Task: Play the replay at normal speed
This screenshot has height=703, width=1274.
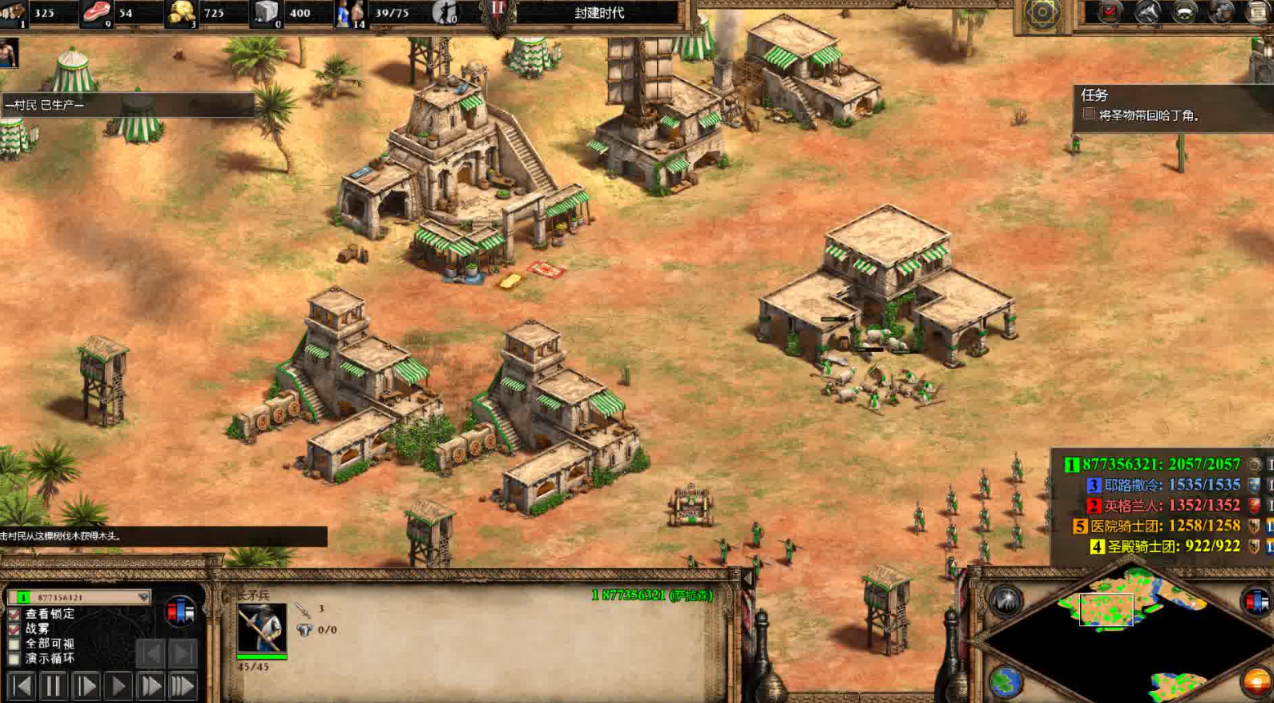Action: (118, 686)
